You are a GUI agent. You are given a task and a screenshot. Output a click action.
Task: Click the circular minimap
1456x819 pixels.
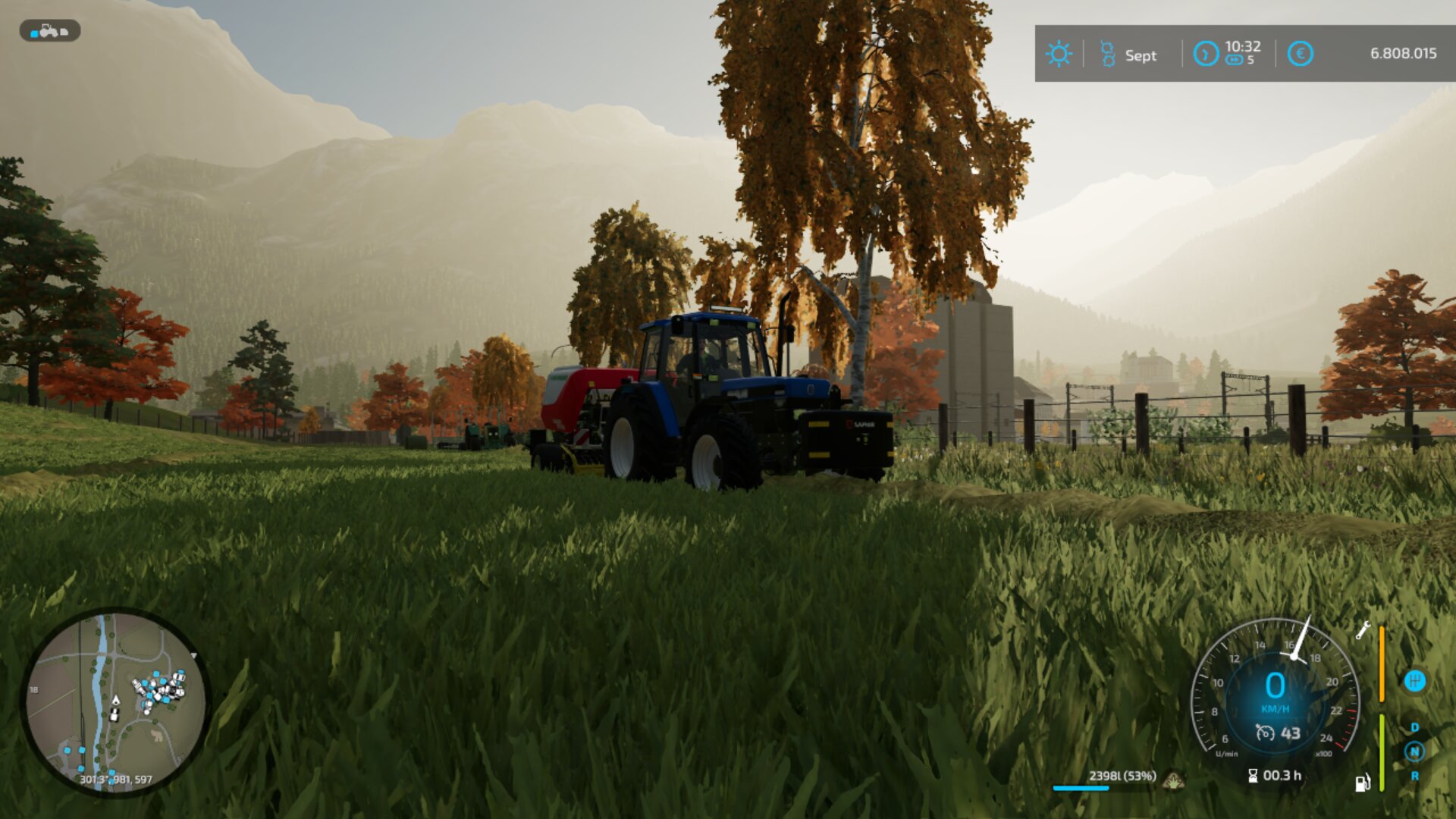click(x=115, y=701)
